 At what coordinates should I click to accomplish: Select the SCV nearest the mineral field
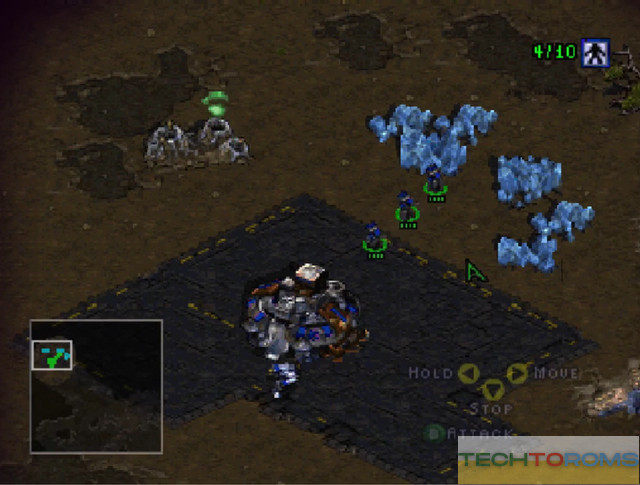pos(434,181)
